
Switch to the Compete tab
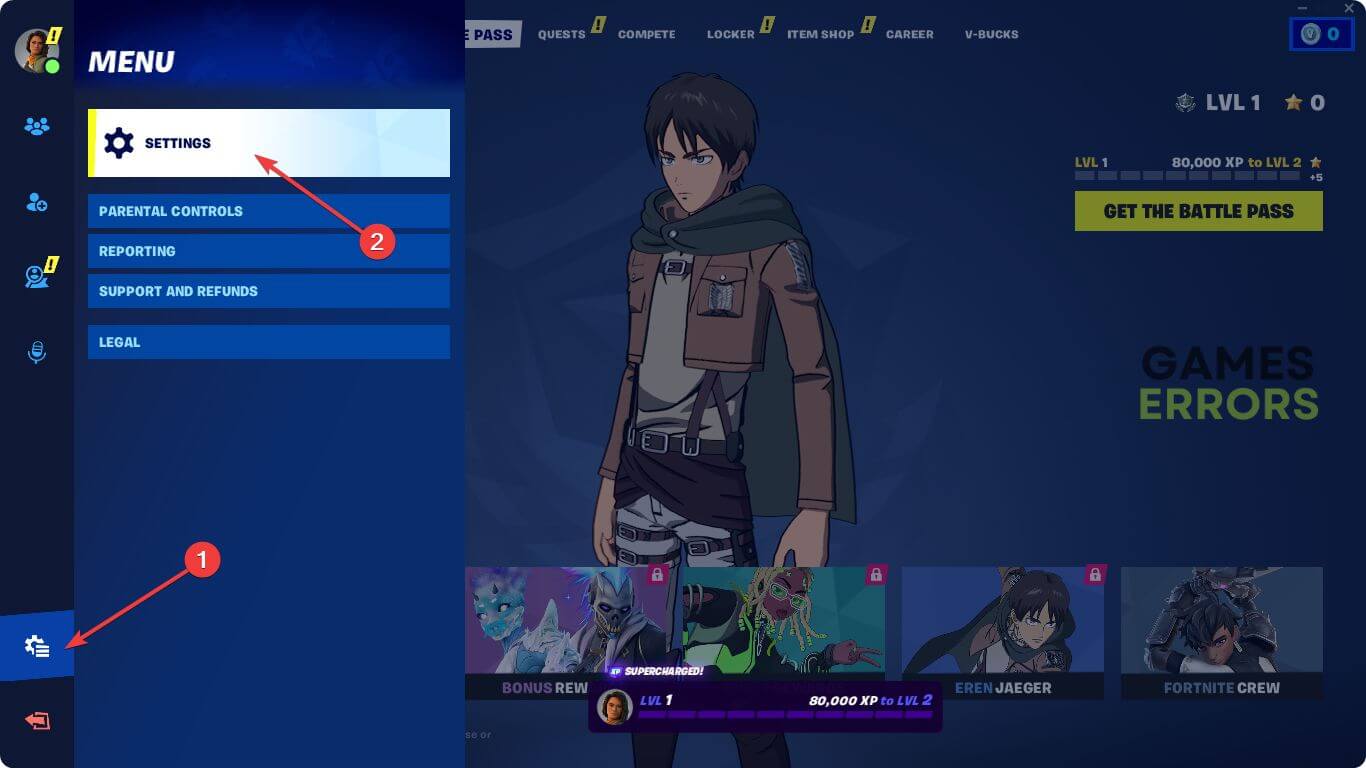[646, 34]
